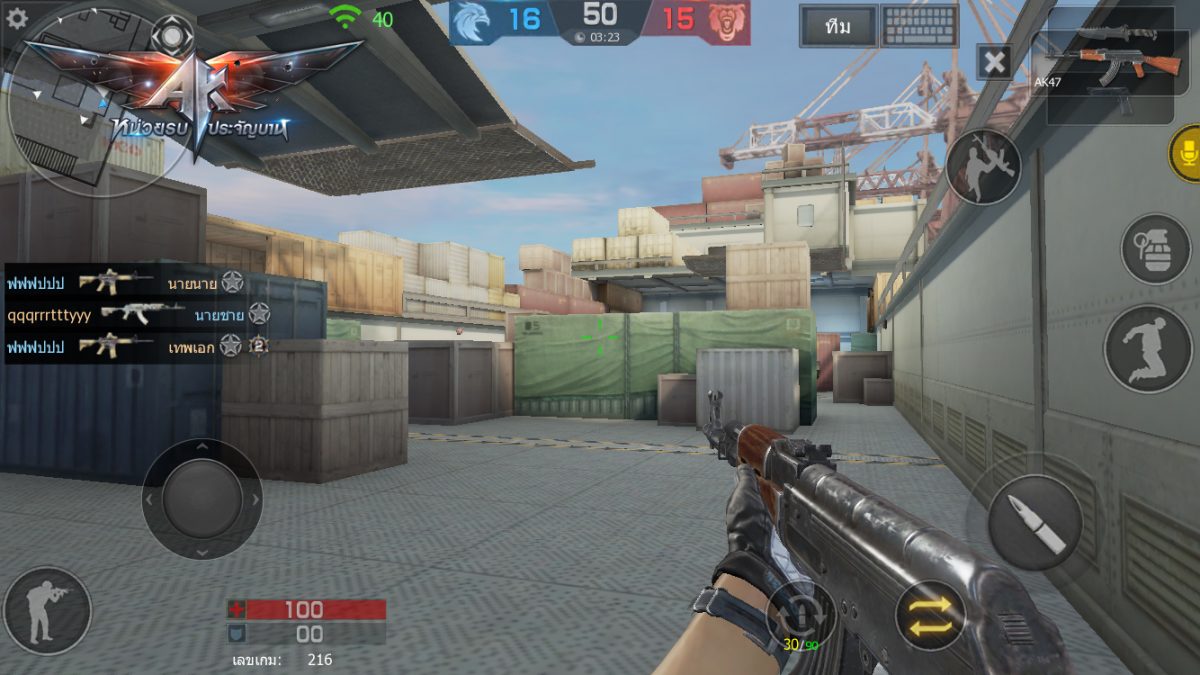Open the keyboard chat input button
This screenshot has height=675, width=1200.
tap(920, 27)
